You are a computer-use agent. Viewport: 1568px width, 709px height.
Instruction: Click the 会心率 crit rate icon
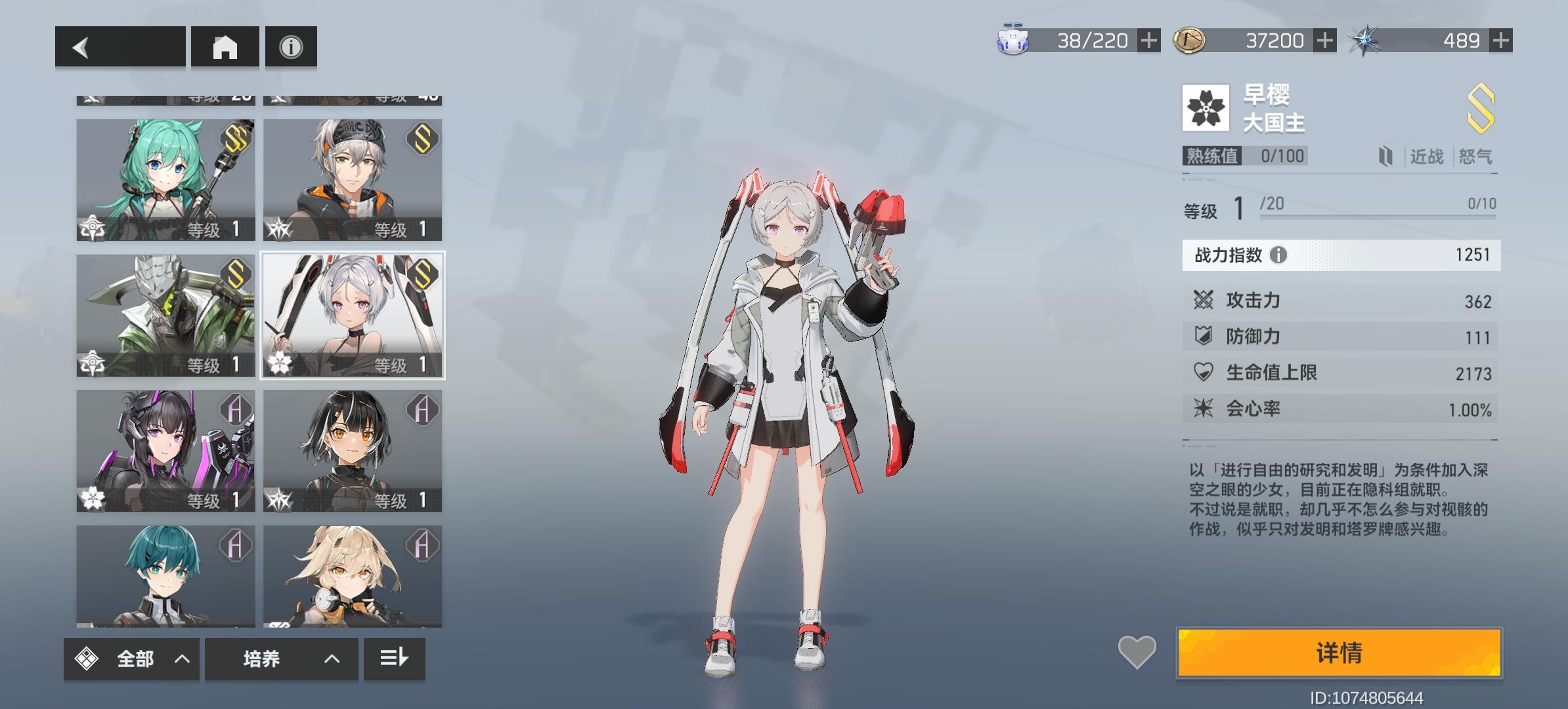coord(1205,408)
